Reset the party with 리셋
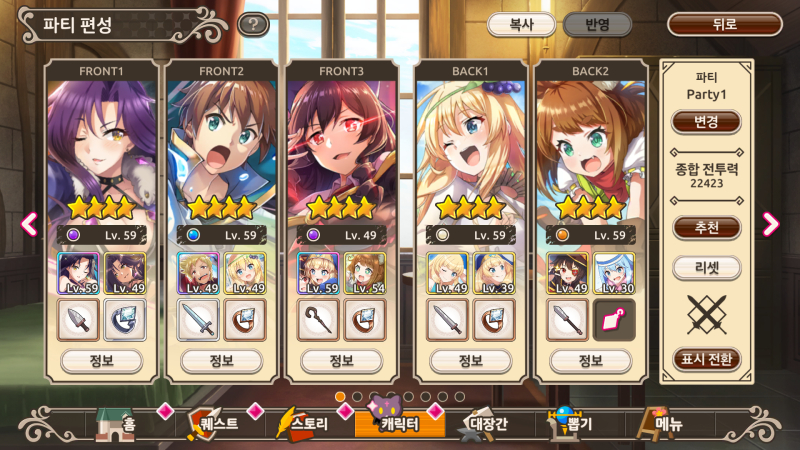The width and height of the screenshot is (800, 450). [x=706, y=268]
